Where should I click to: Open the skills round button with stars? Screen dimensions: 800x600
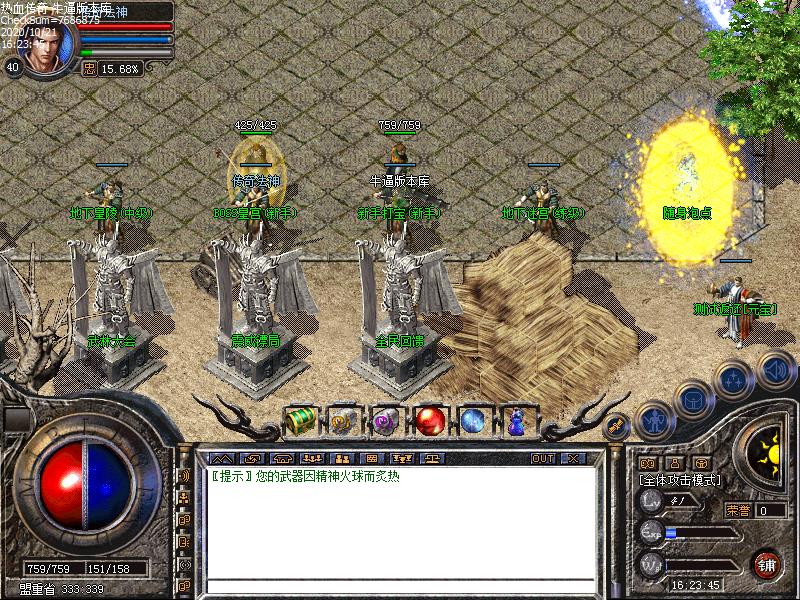[735, 379]
